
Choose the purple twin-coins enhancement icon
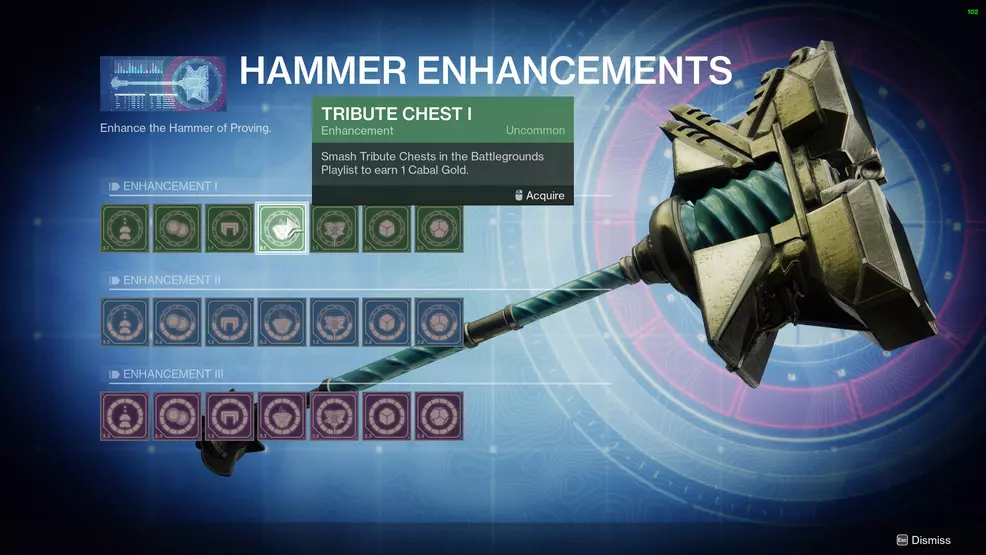pyautogui.click(x=177, y=416)
